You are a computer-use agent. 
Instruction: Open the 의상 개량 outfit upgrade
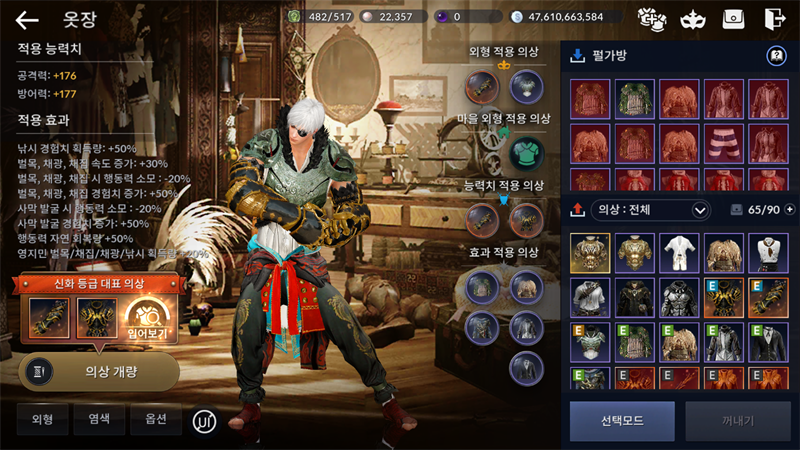99,371
